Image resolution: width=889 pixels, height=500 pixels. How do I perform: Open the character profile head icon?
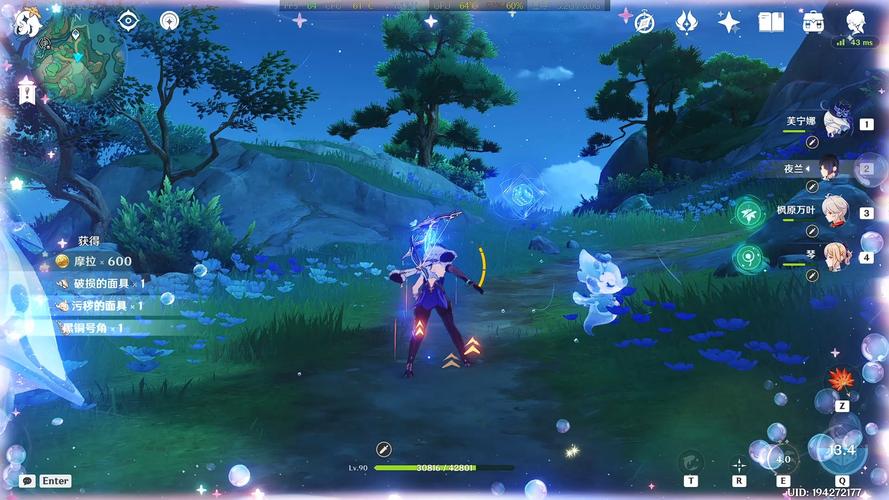[856, 22]
